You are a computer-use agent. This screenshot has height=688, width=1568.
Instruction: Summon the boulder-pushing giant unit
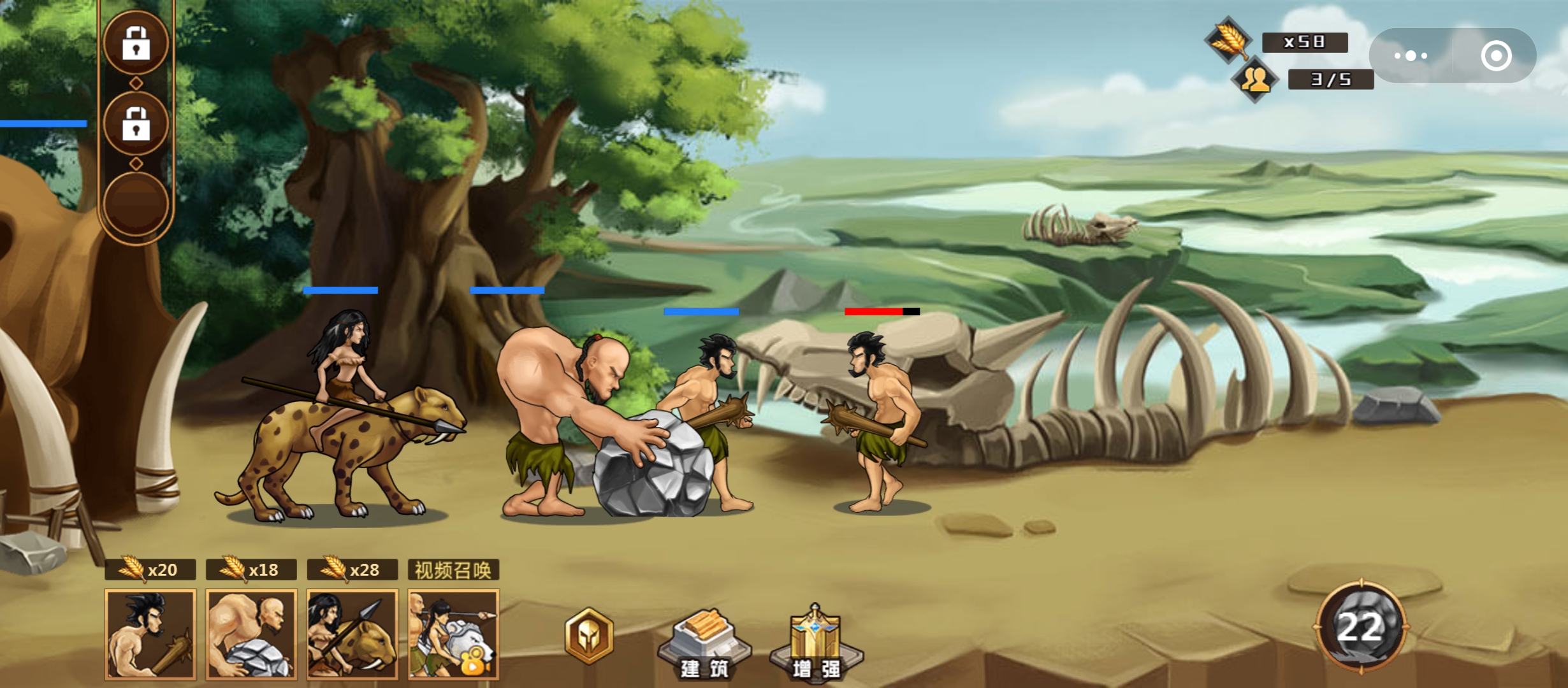point(251,634)
